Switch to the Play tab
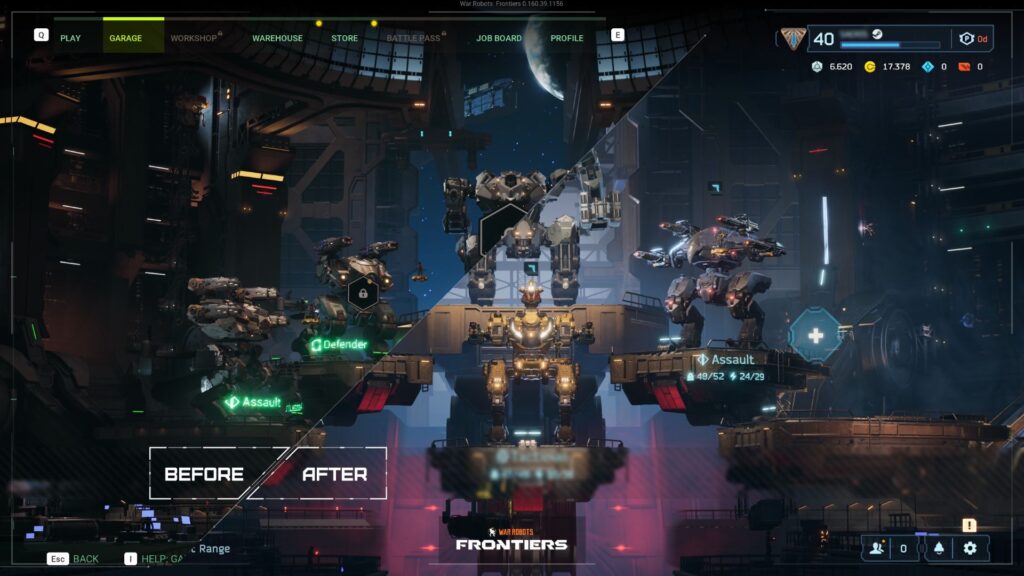The width and height of the screenshot is (1024, 576). coord(70,38)
